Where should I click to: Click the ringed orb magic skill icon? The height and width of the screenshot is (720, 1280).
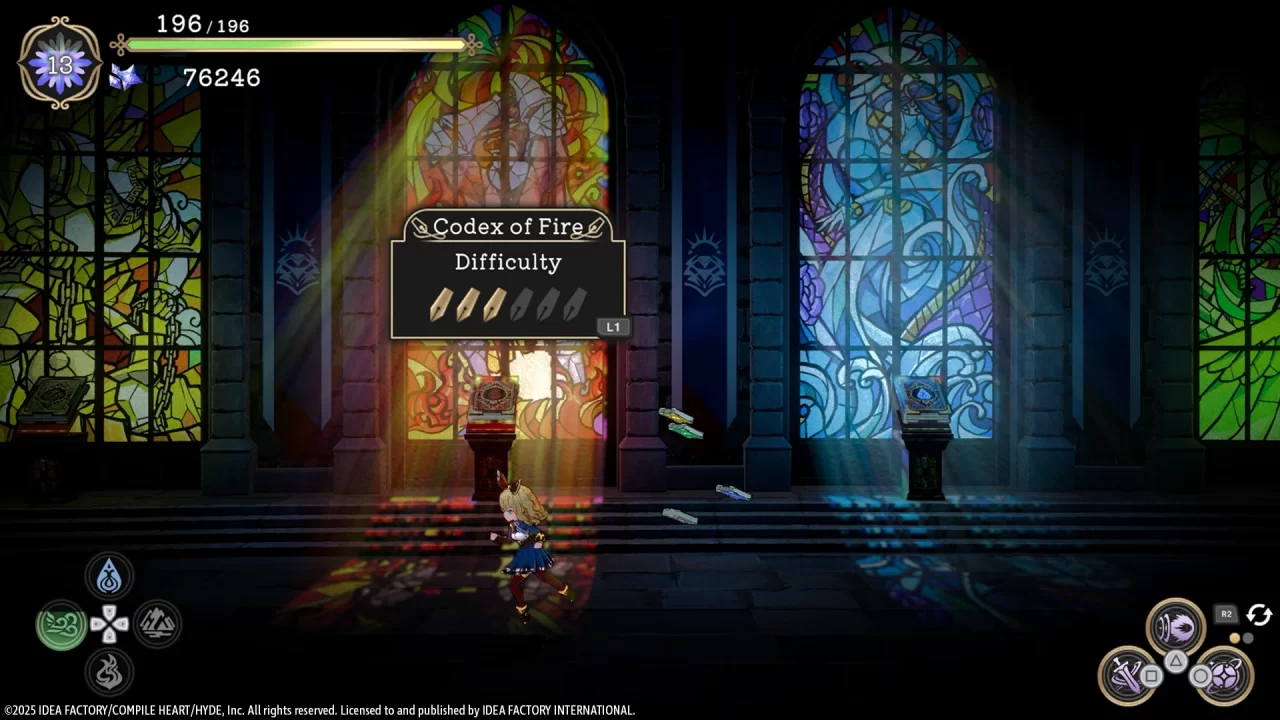(x=1224, y=675)
